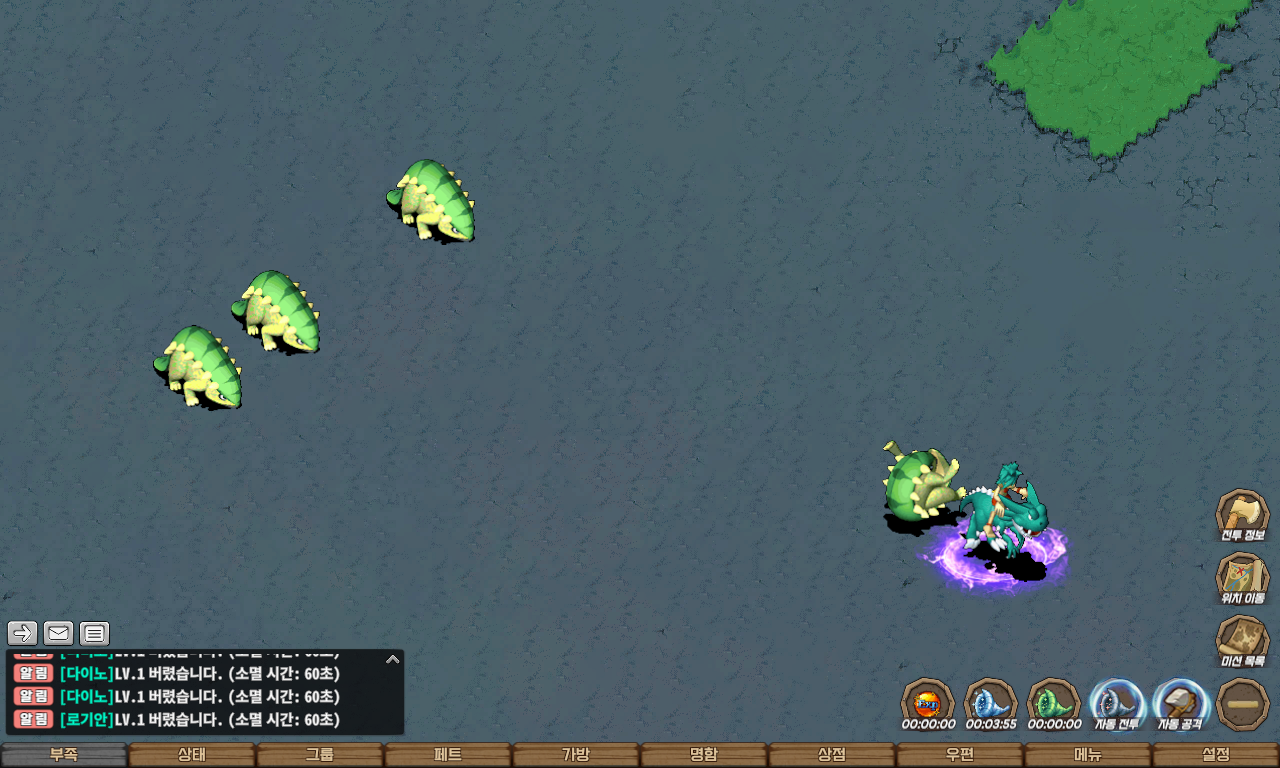
Task: Collapse the icon tray with minus button
Action: pos(1243,704)
